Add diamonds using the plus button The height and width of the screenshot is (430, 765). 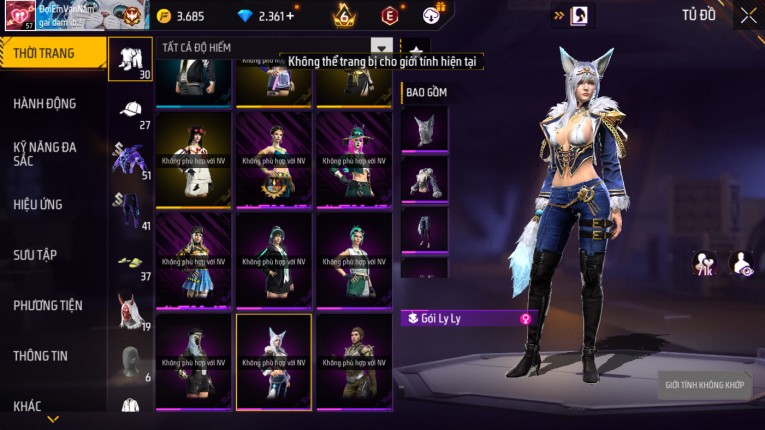[290, 16]
